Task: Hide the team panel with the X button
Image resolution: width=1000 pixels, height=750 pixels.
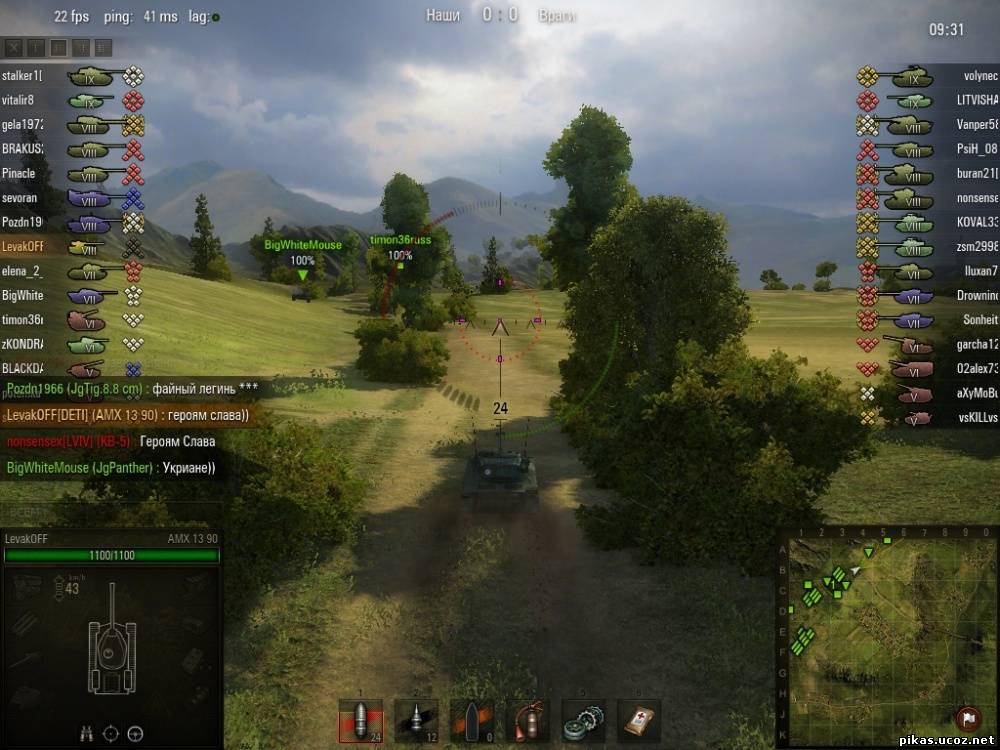Action: (x=12, y=47)
